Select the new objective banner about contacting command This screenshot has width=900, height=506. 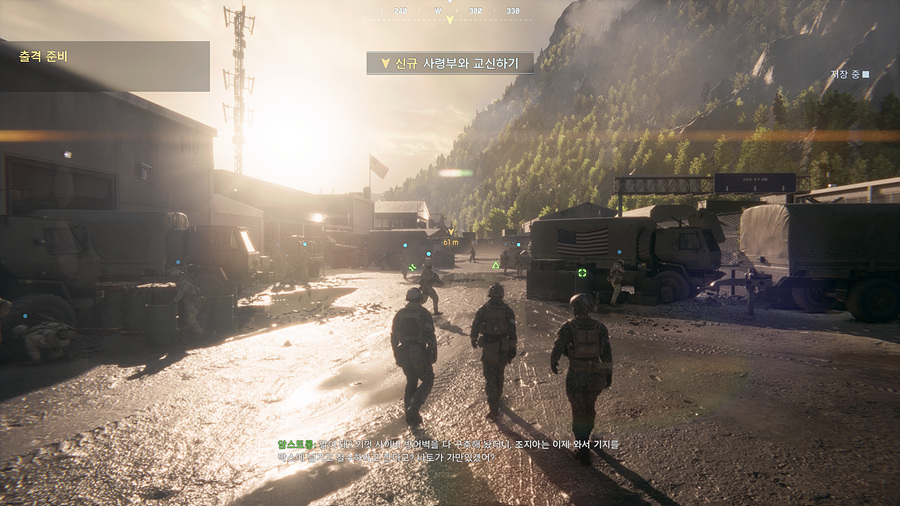(x=450, y=63)
